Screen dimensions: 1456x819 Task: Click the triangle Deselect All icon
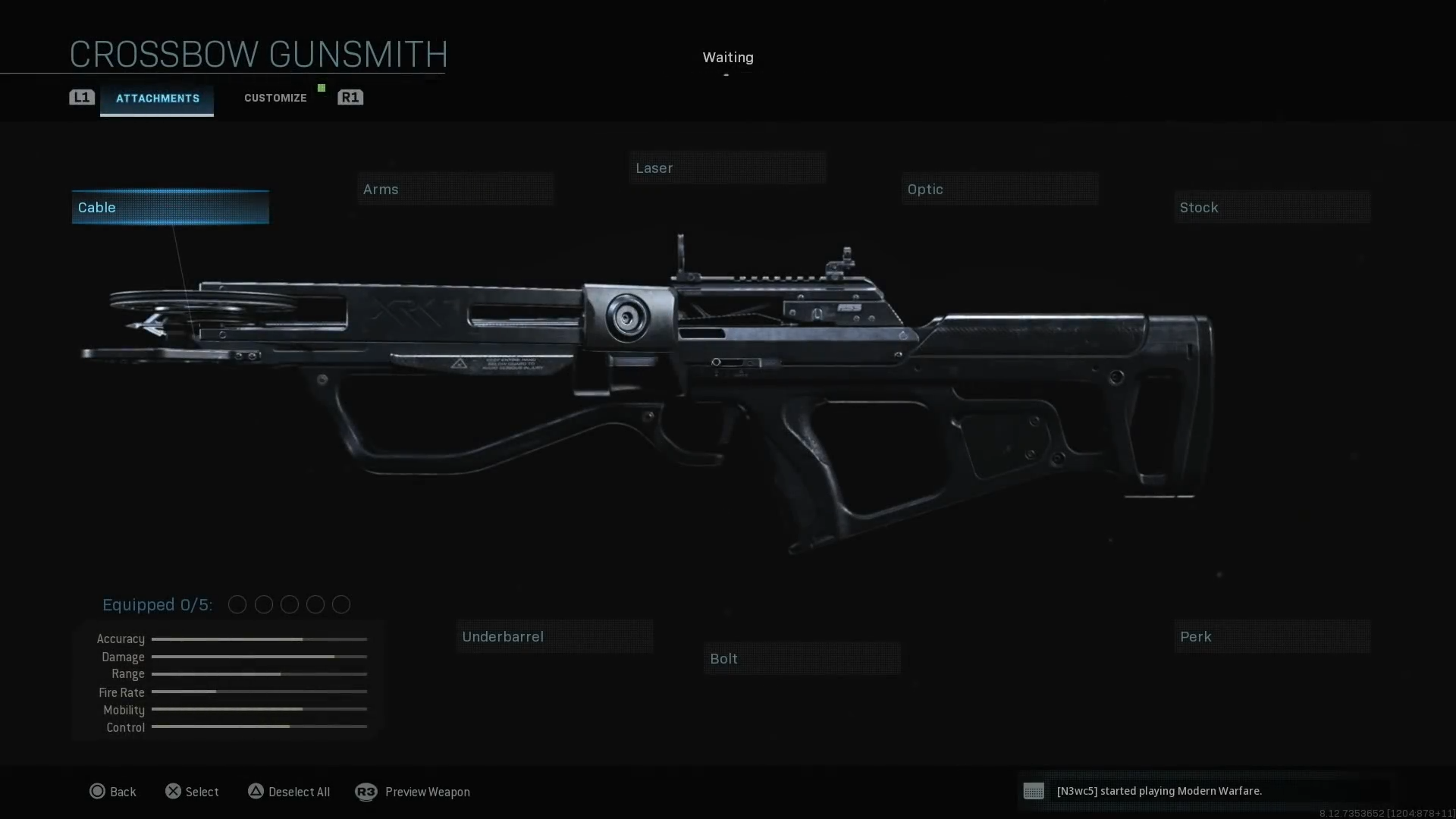click(256, 791)
